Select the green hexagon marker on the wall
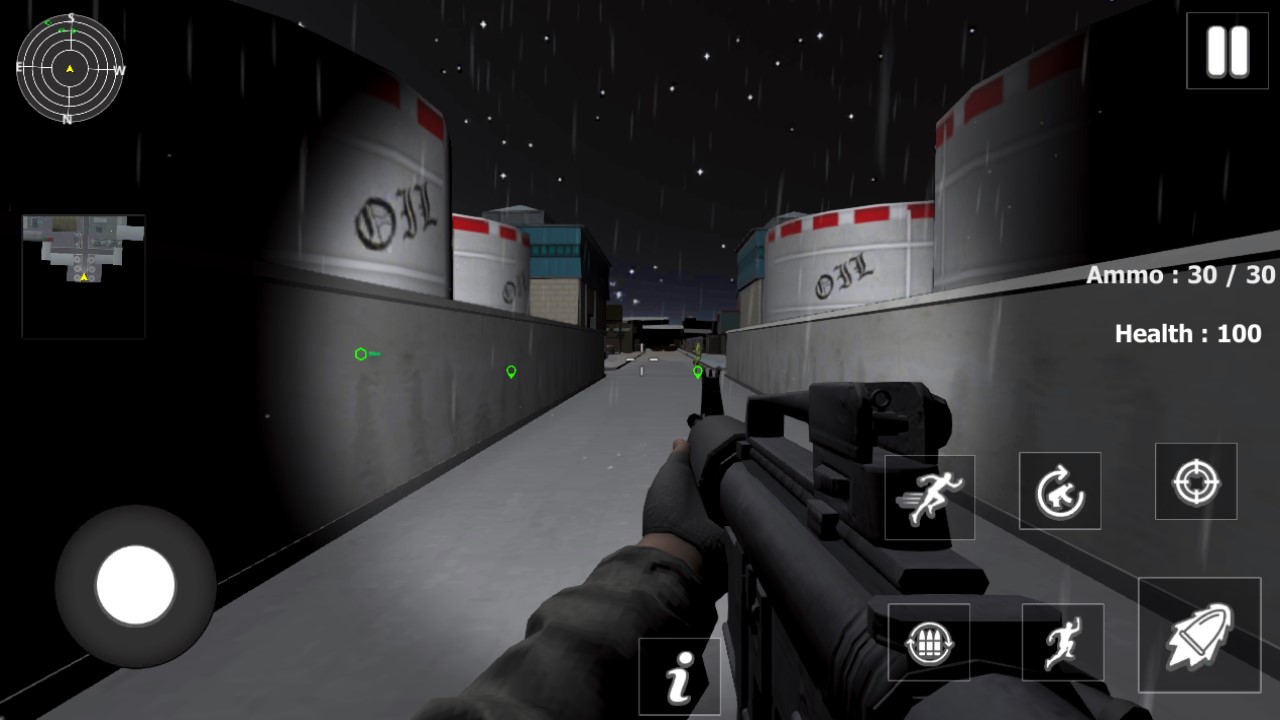Image resolution: width=1280 pixels, height=720 pixels. (359, 352)
